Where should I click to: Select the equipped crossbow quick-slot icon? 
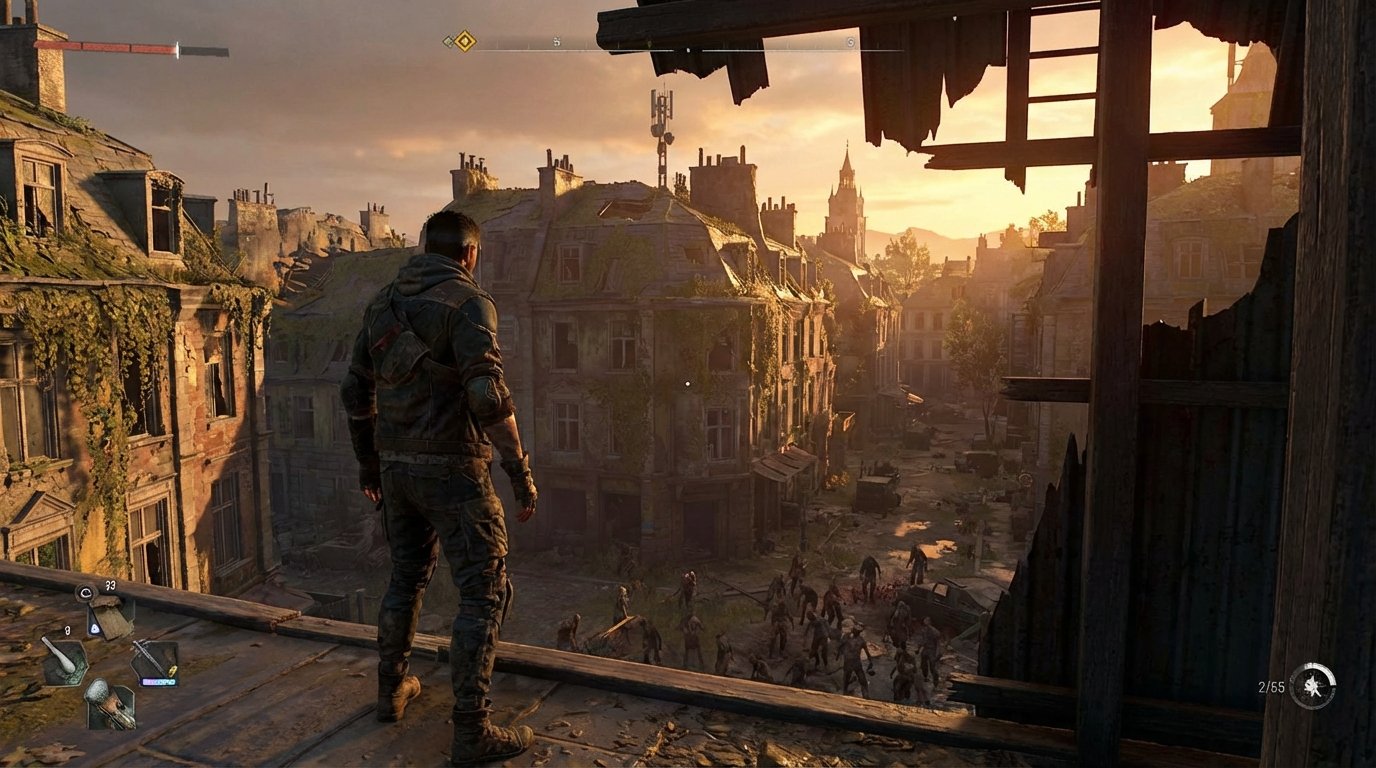155,662
